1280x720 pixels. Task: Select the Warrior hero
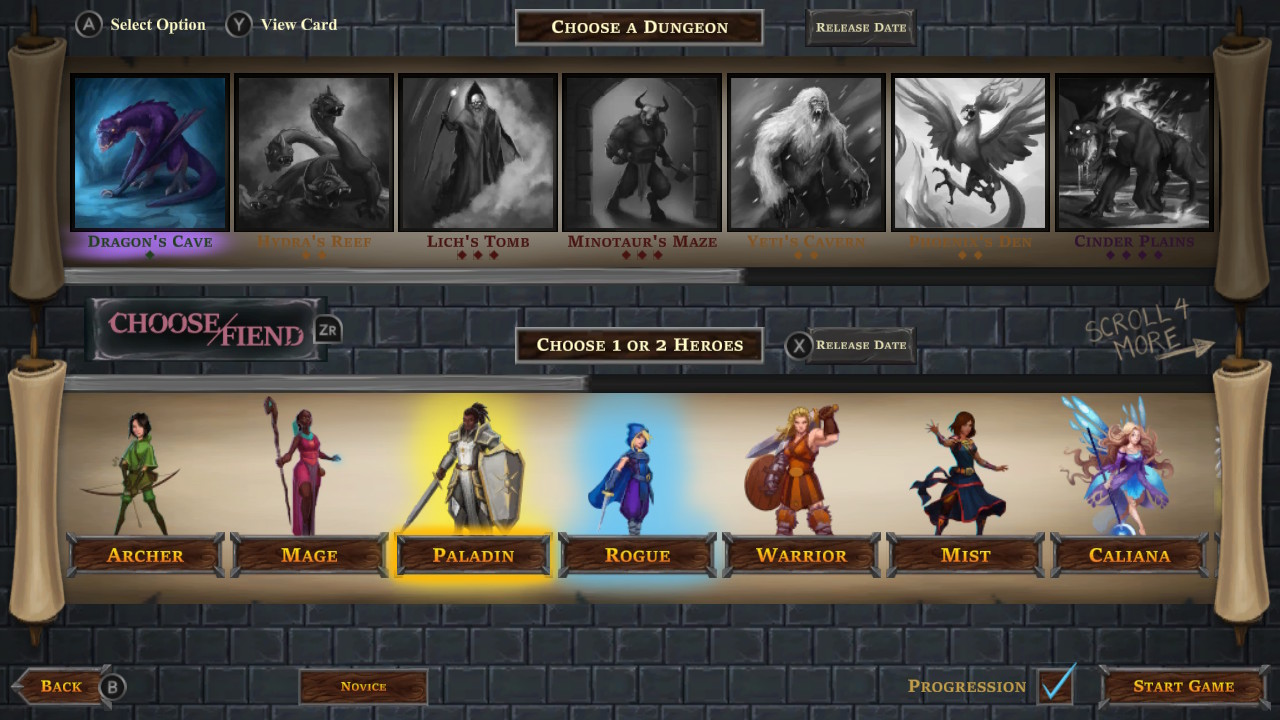pyautogui.click(x=801, y=555)
